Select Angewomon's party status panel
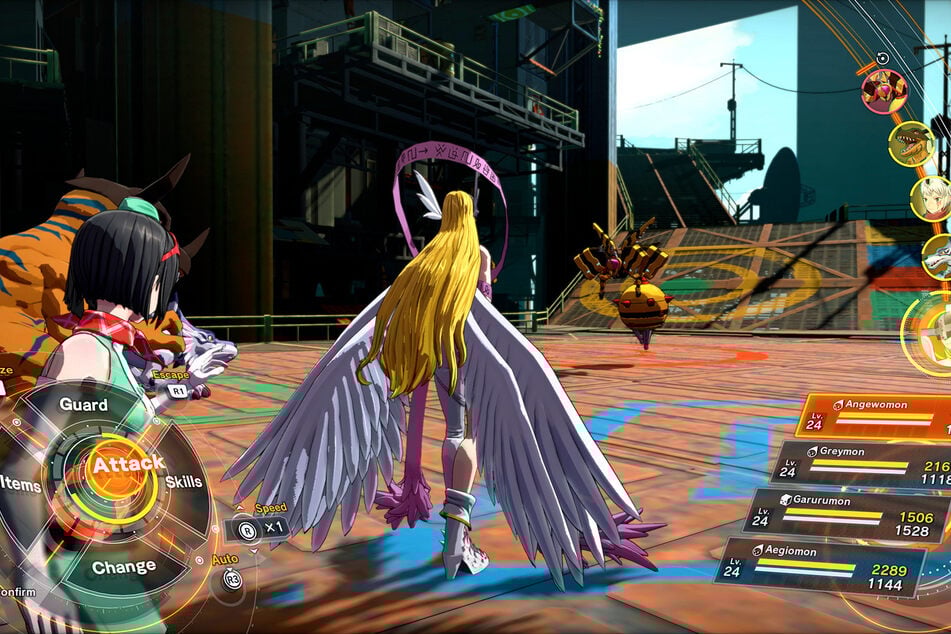 pyautogui.click(x=875, y=414)
